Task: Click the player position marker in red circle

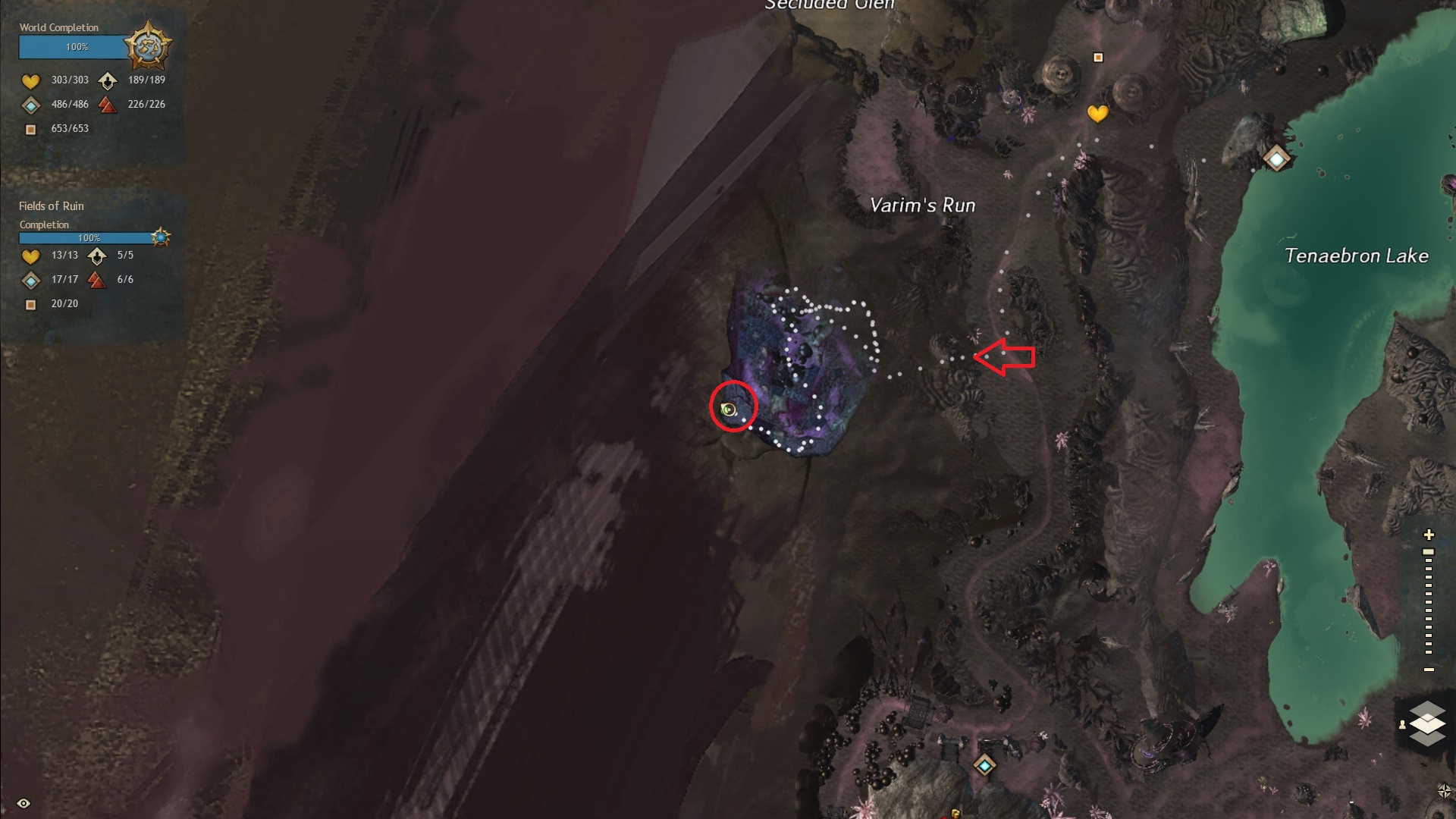Action: tap(729, 409)
